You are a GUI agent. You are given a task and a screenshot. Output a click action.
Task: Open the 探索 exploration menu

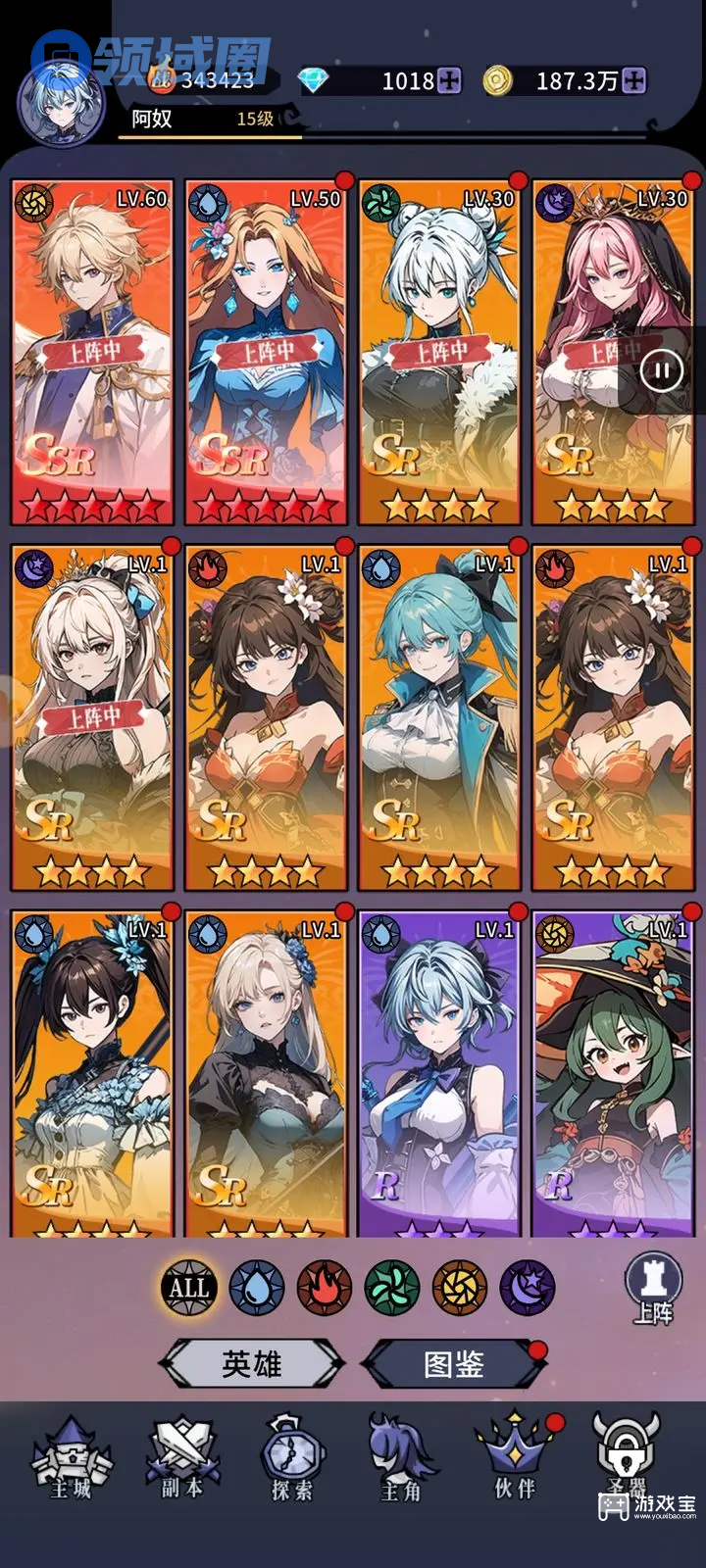[x=292, y=1460]
